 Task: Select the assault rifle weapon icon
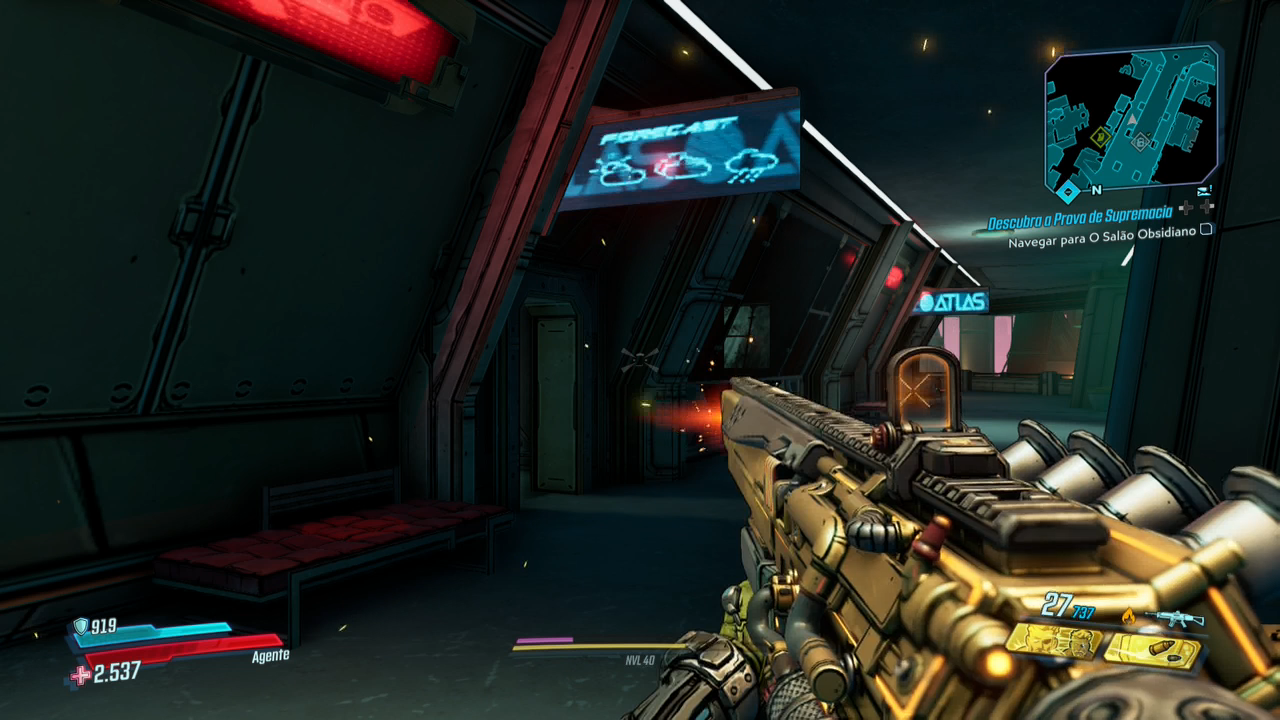(x=1175, y=618)
